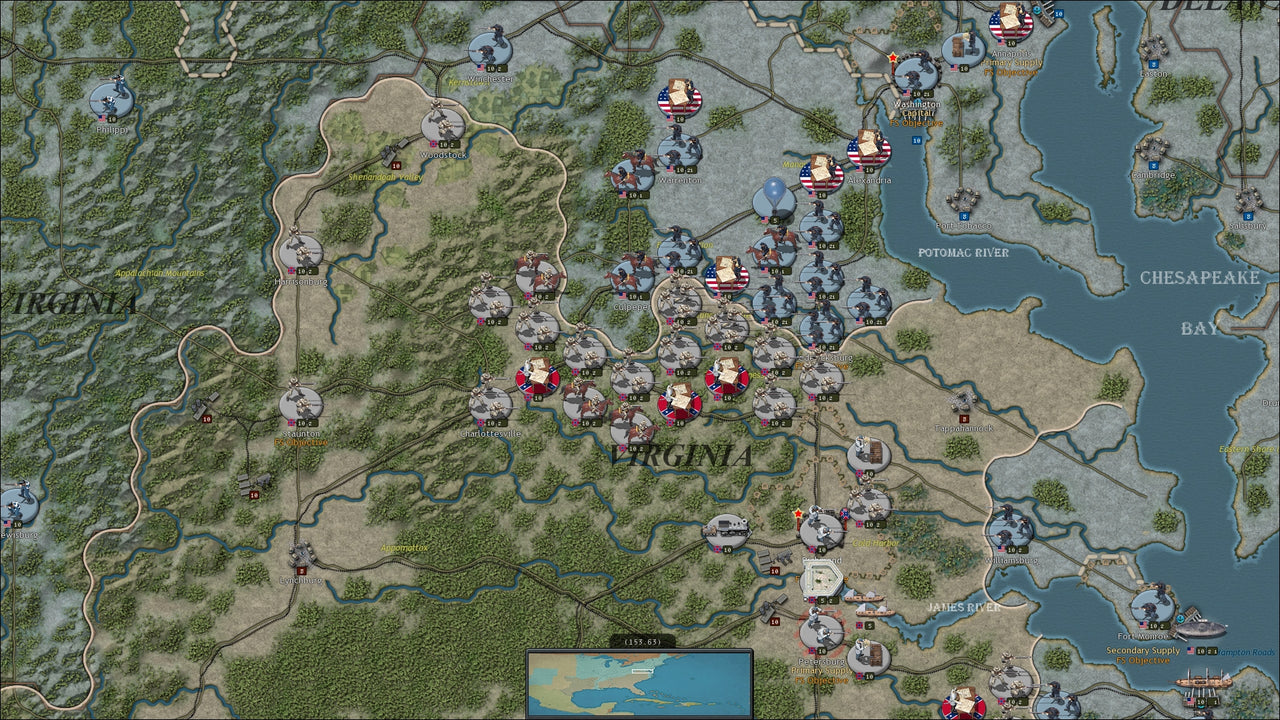Select the Confederate infantry near Charlottesville
The height and width of the screenshot is (720, 1280).
pyautogui.click(x=488, y=400)
